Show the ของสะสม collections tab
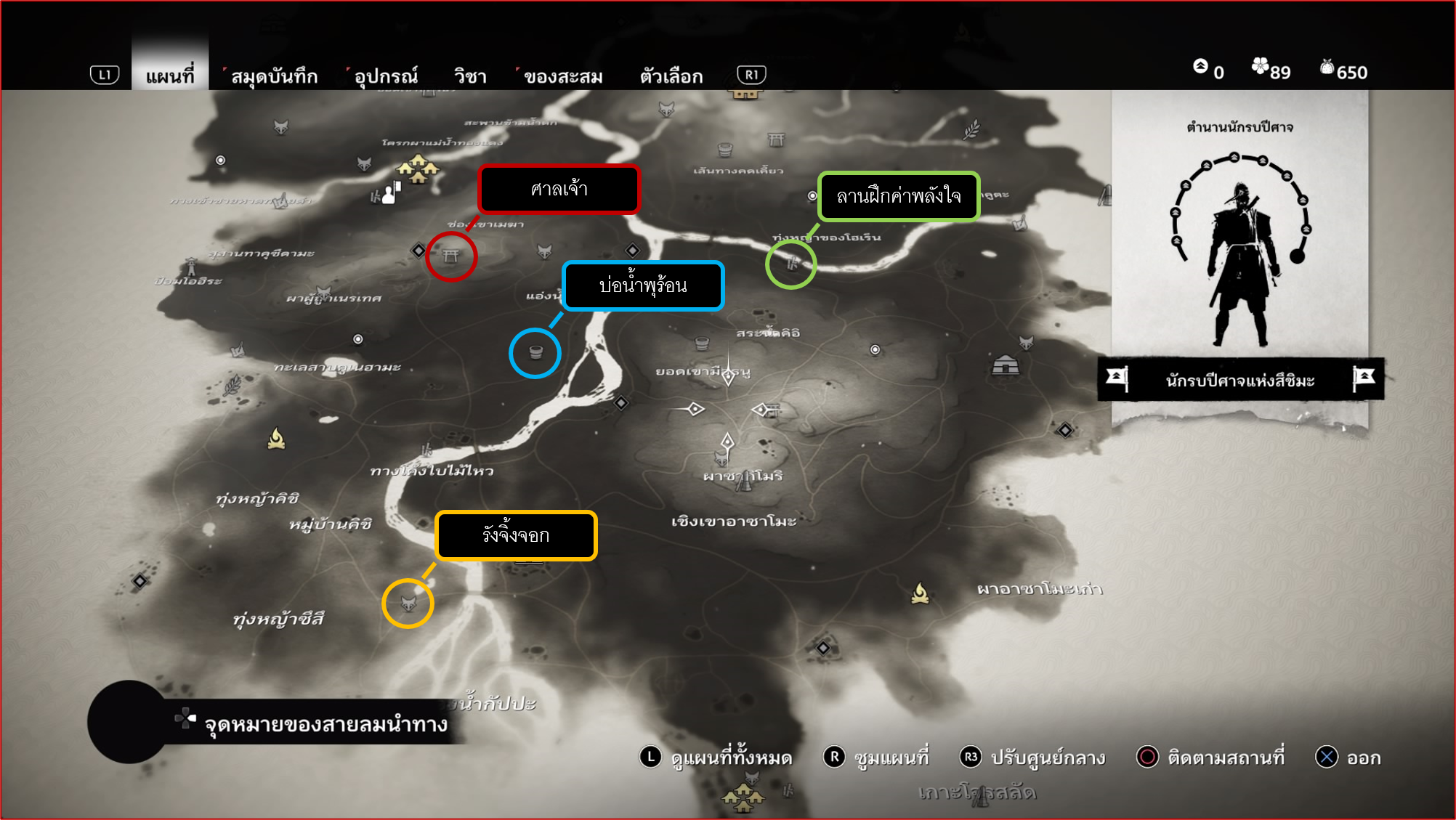Screen dimensions: 1456x820 click(x=563, y=76)
